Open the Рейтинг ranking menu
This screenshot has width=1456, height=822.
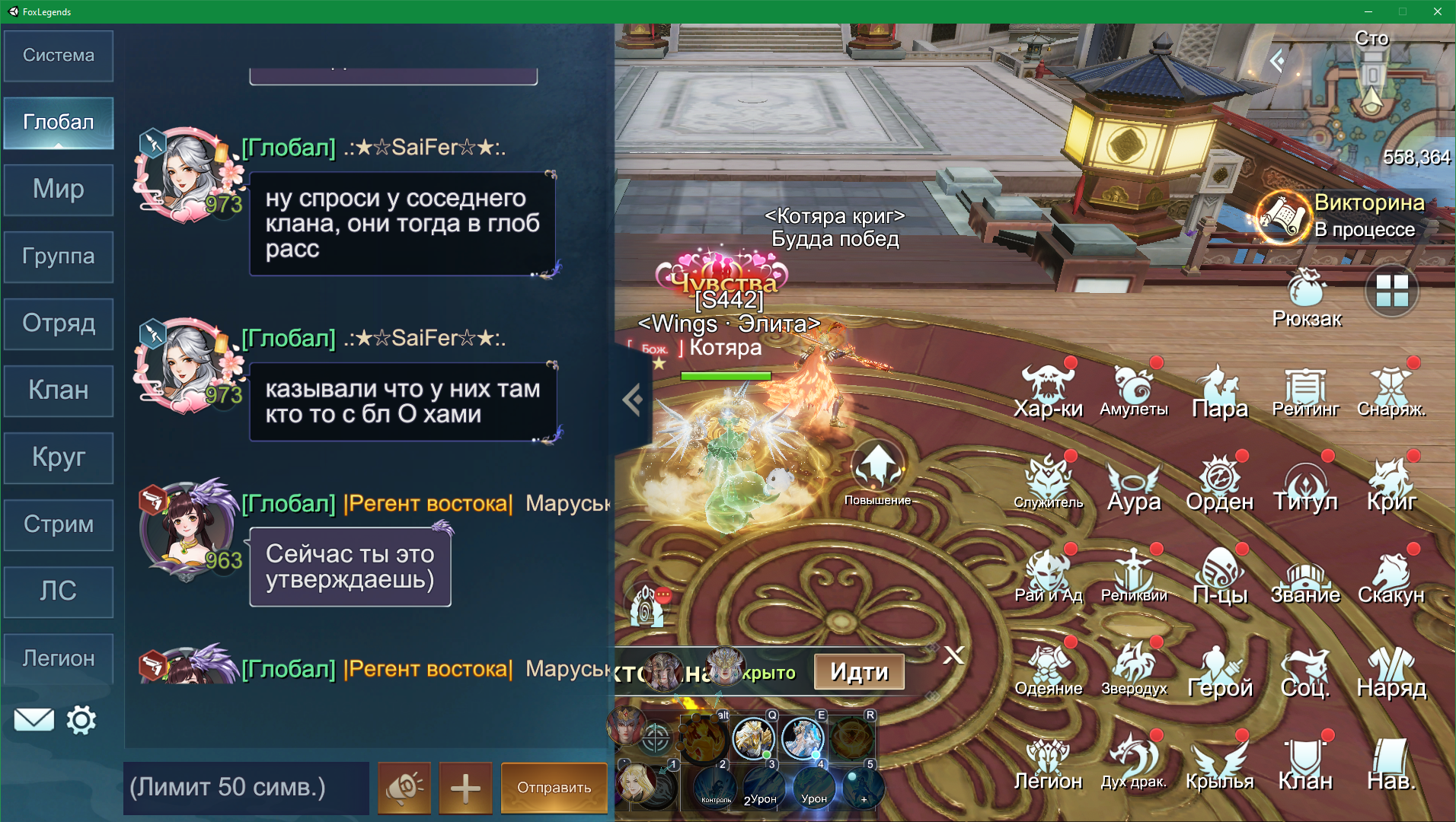tap(1305, 391)
